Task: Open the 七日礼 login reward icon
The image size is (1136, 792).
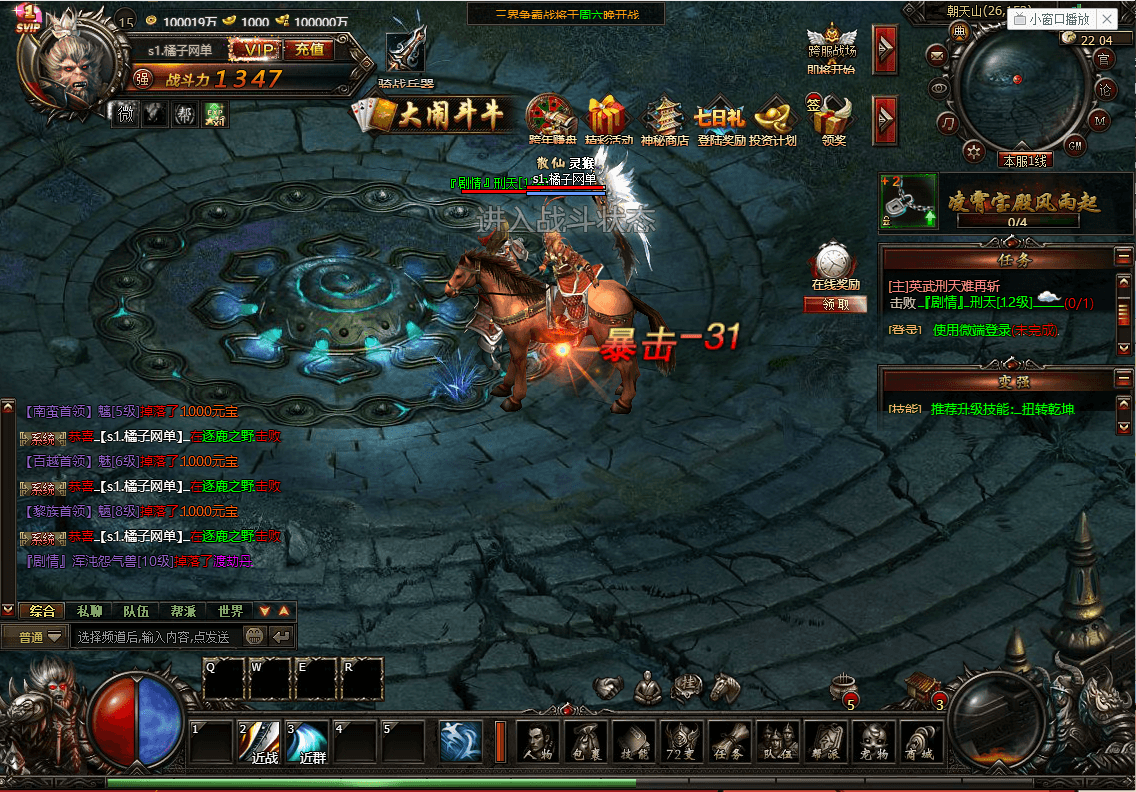Action: (720, 121)
